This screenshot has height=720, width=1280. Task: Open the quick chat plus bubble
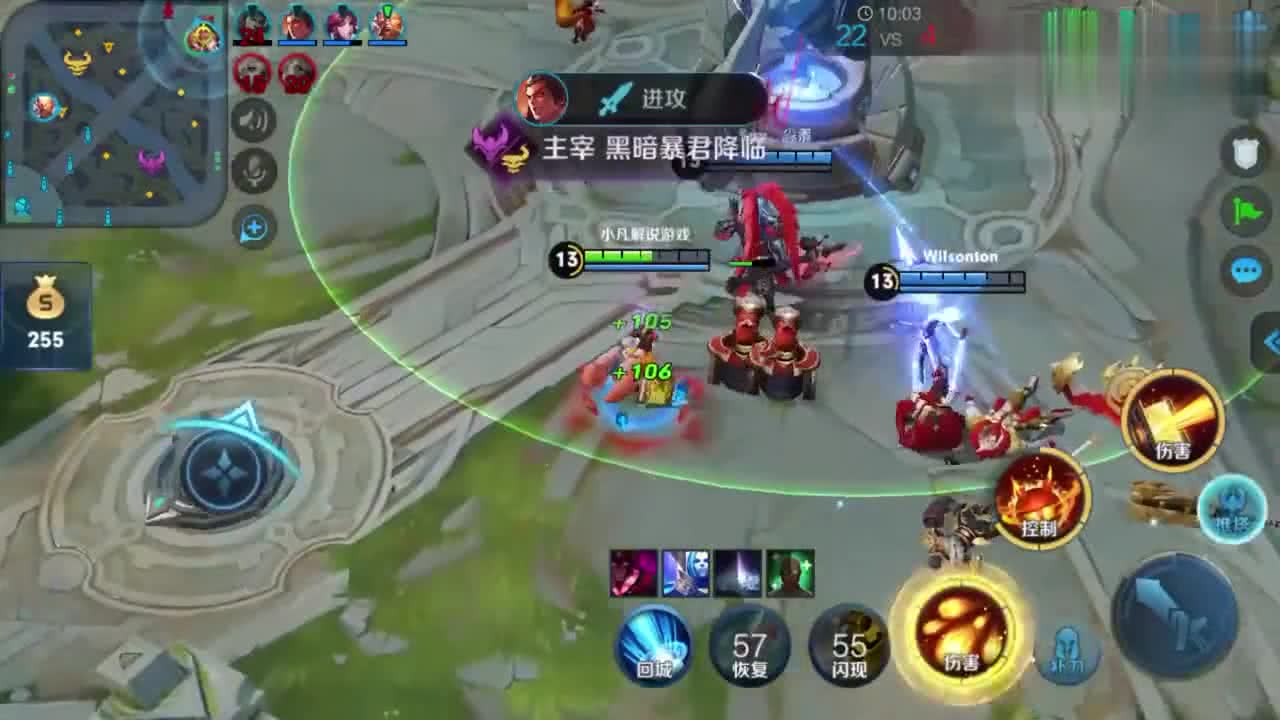[x=254, y=229]
